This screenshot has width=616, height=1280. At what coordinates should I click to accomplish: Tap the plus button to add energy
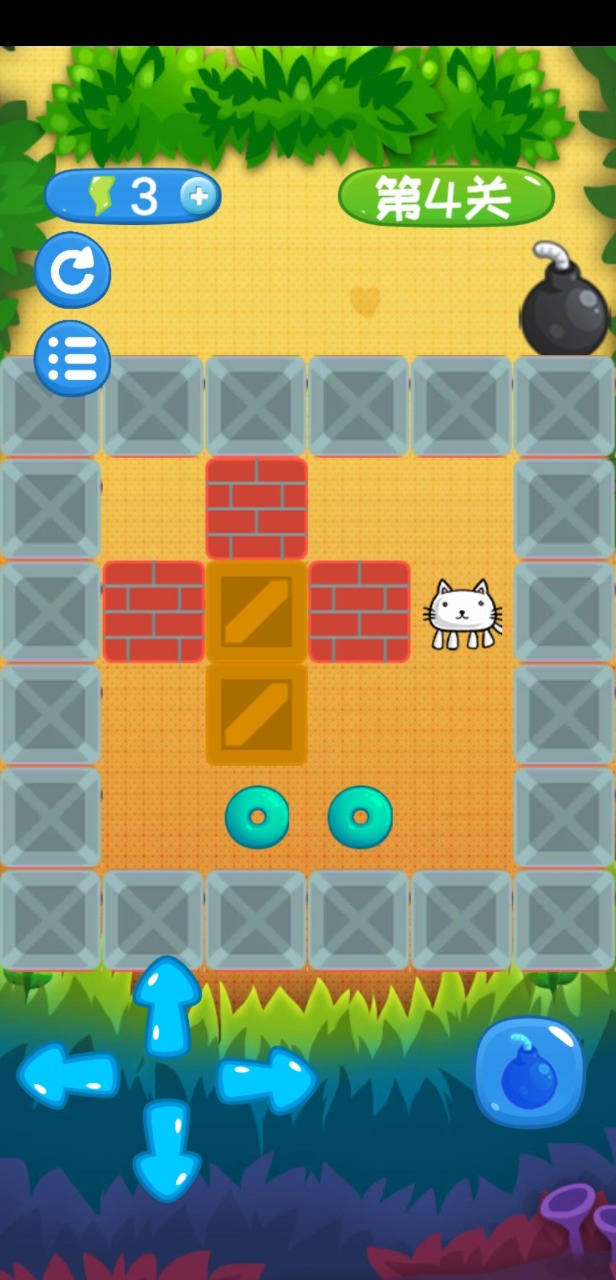199,197
